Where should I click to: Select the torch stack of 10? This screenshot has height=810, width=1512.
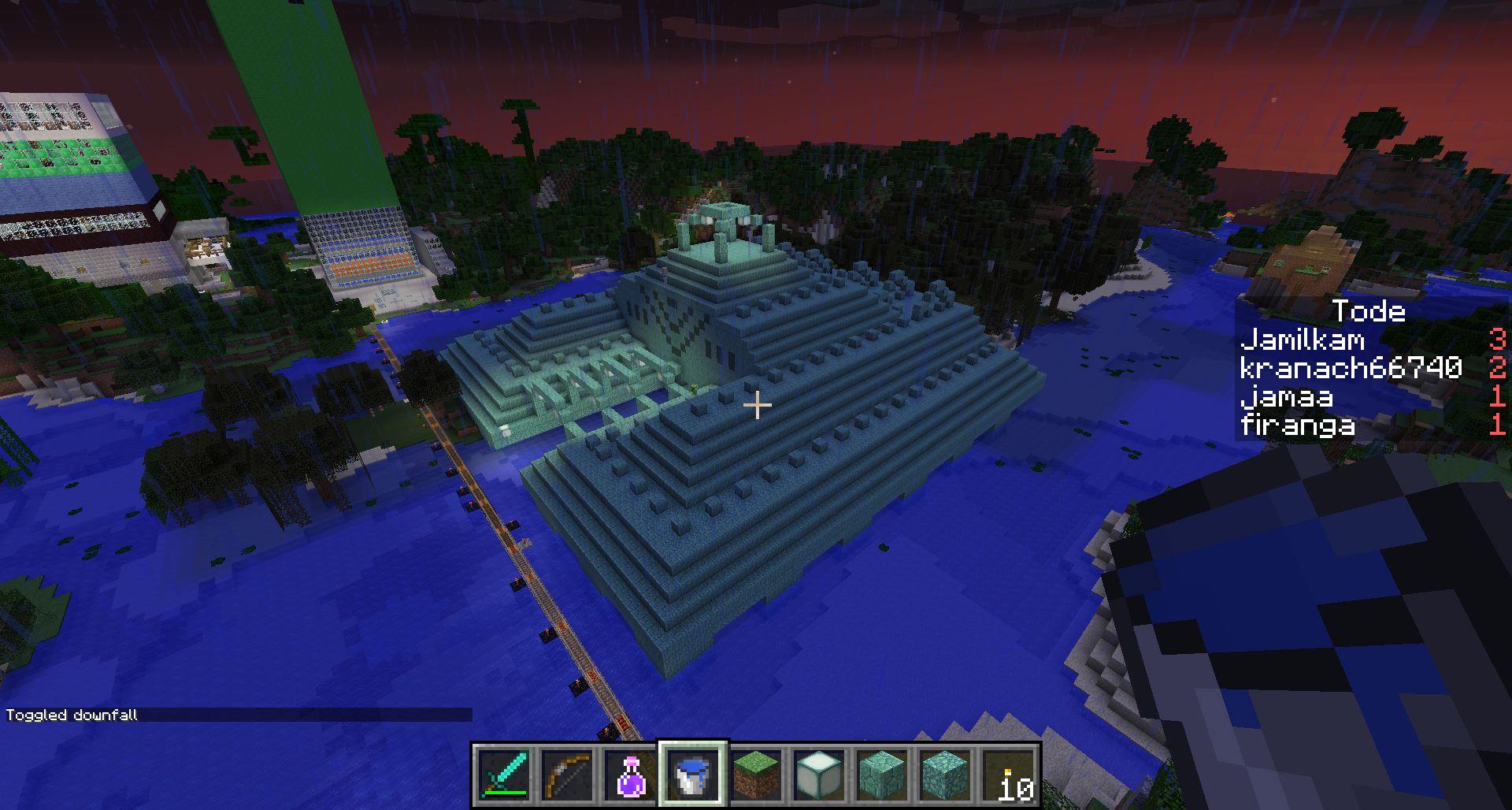(x=1008, y=775)
